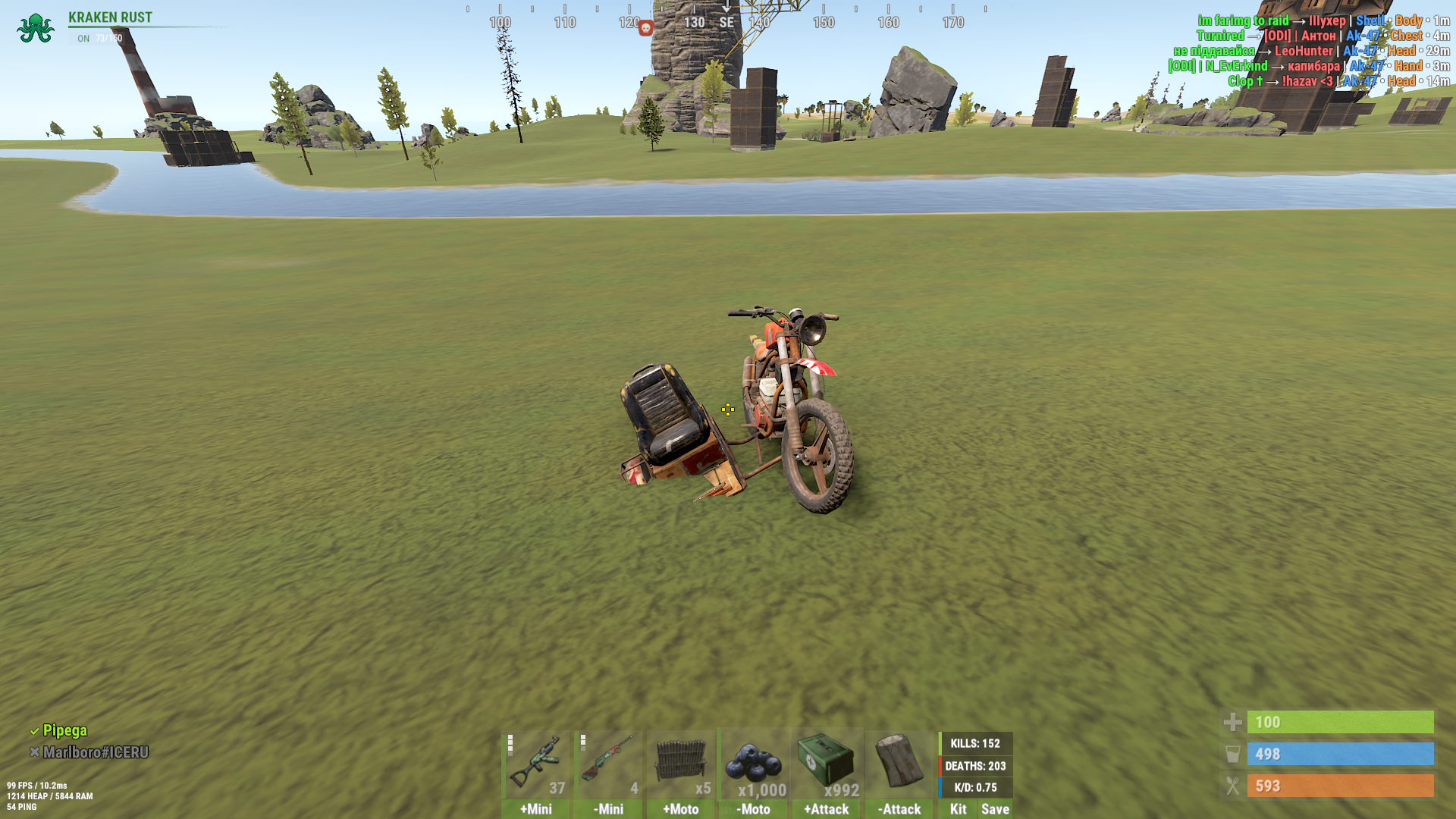Click the -Attack button
This screenshot has height=819, width=1456.
click(899, 809)
